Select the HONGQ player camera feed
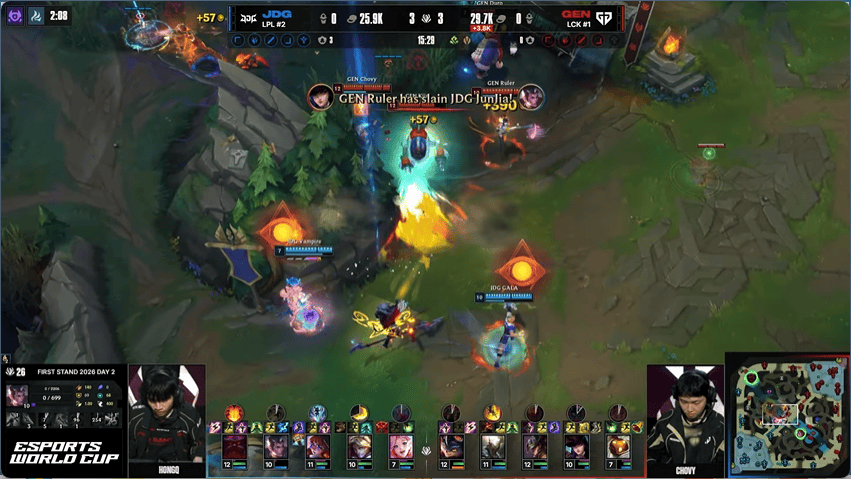Image resolution: width=851 pixels, height=479 pixels. point(167,414)
